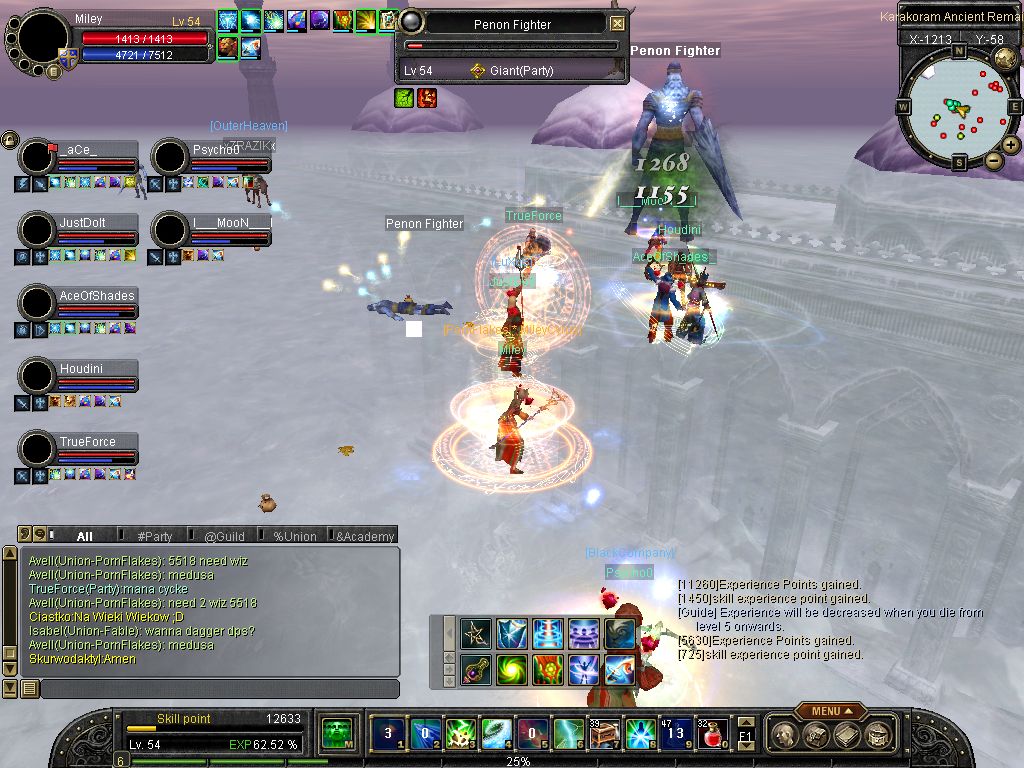
Task: Open the MENU button
Action: pyautogui.click(x=830, y=711)
